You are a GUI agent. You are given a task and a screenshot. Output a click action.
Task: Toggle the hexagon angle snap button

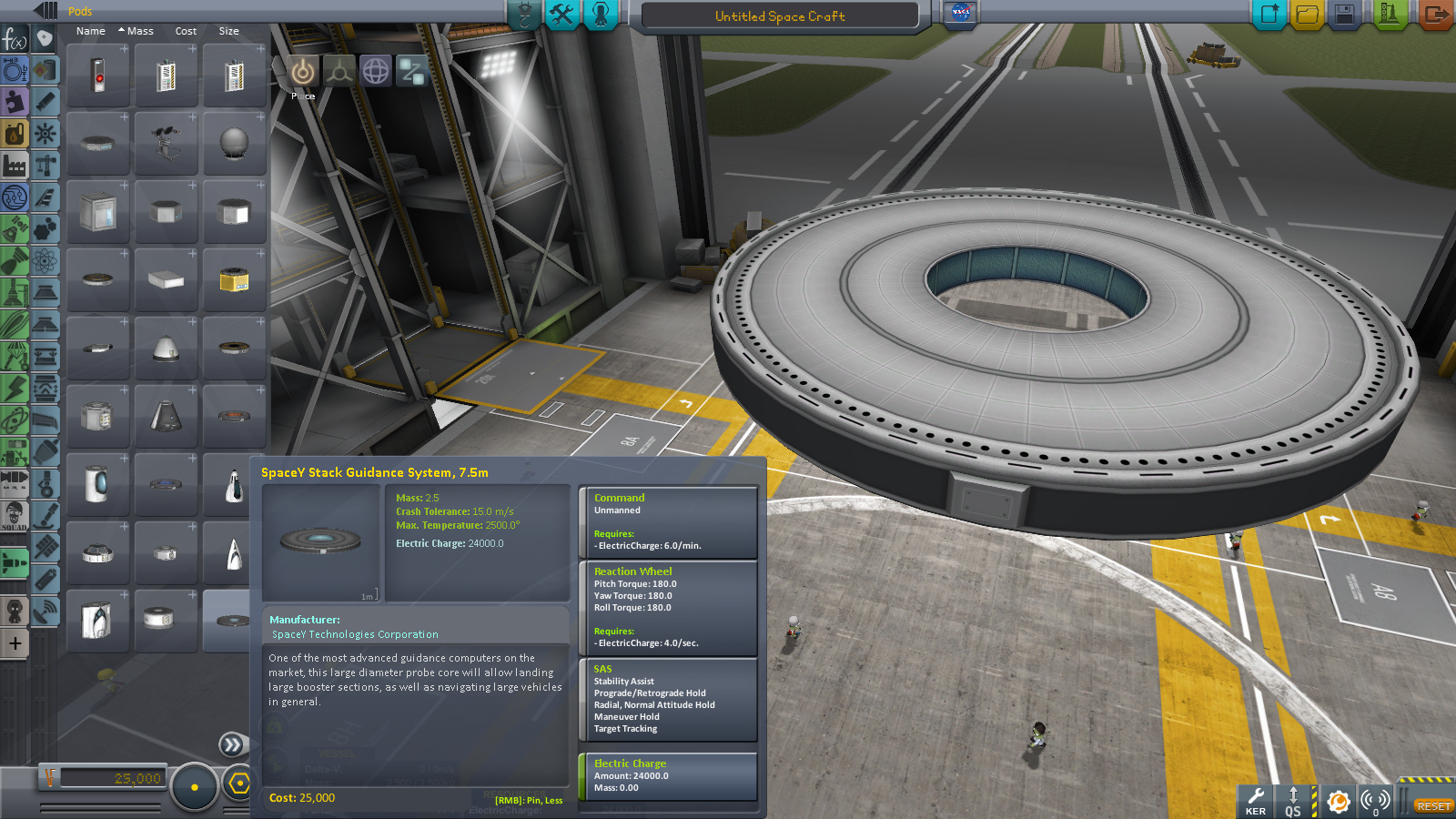(239, 784)
